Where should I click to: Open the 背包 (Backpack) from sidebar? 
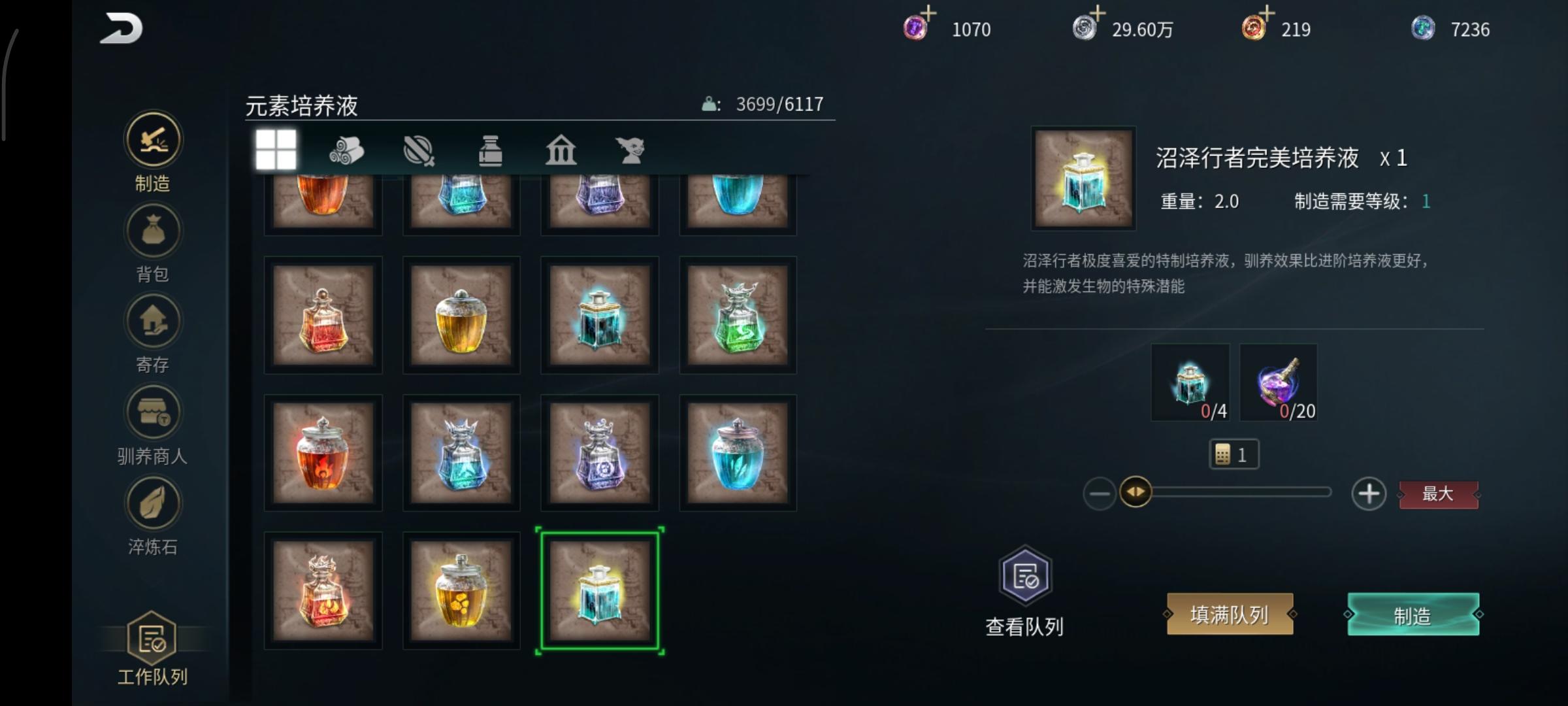point(152,230)
